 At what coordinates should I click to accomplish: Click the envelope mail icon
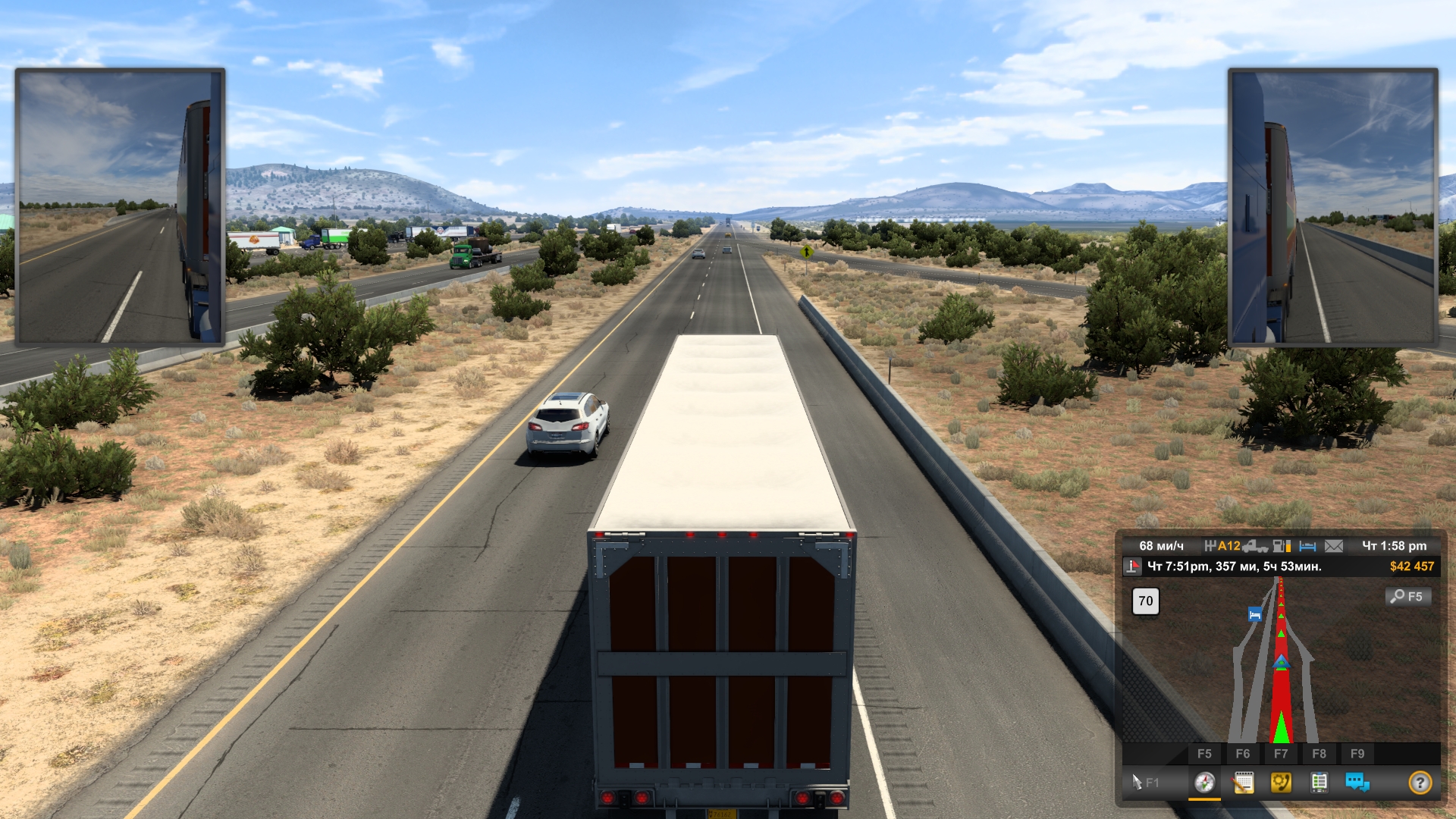1334,546
